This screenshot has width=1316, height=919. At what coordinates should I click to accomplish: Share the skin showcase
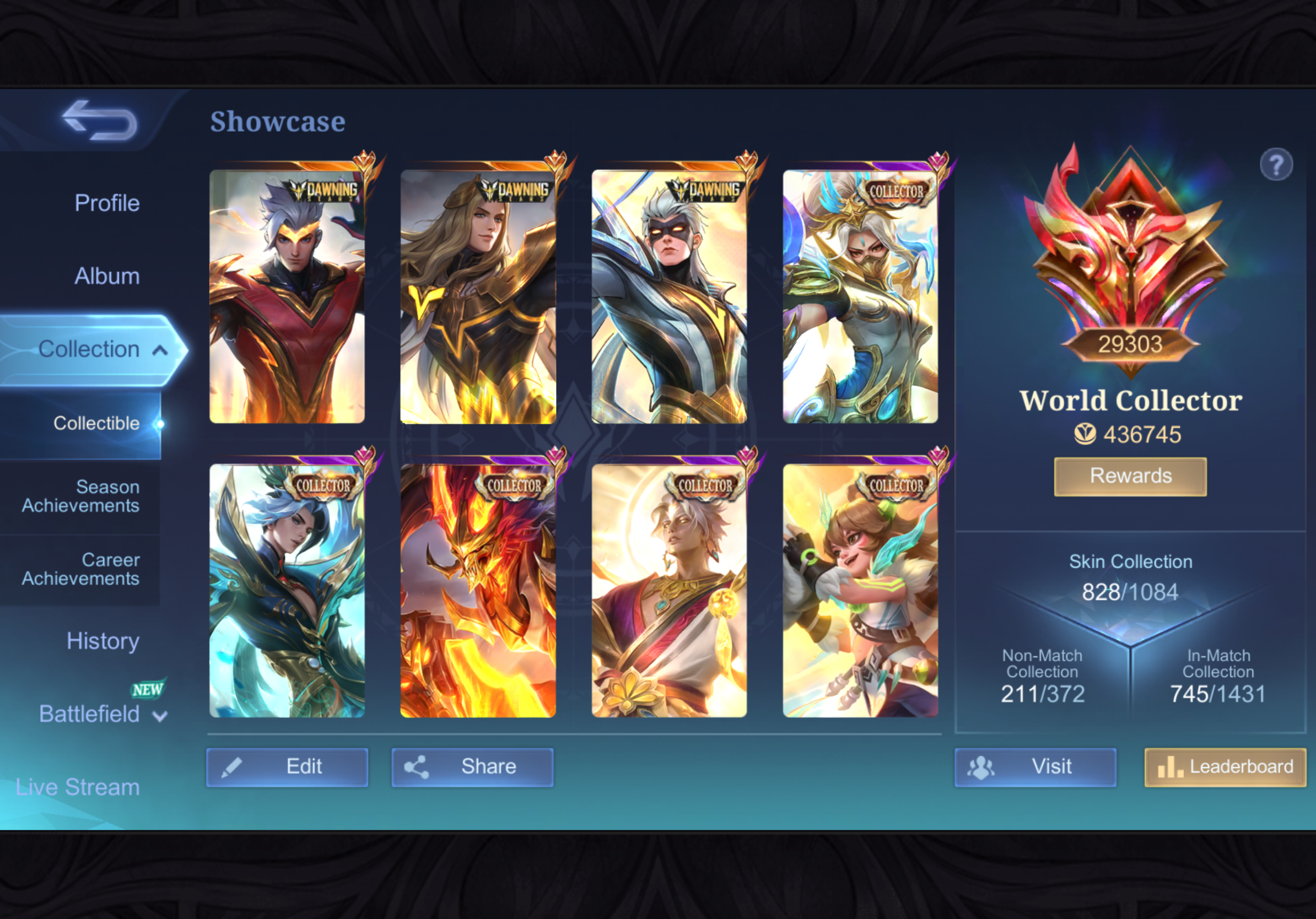(472, 766)
